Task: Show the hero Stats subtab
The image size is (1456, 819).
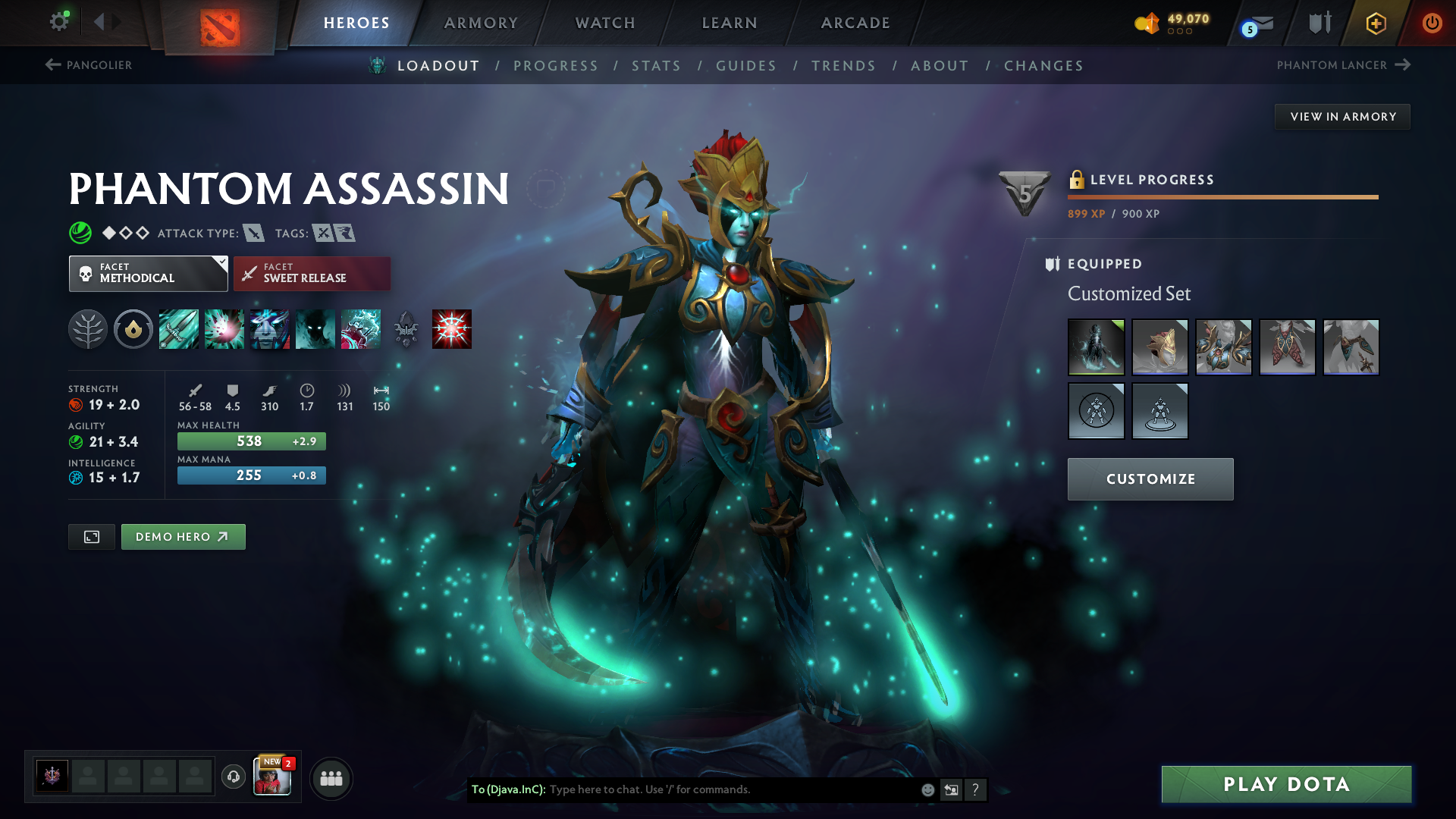Action: pyautogui.click(x=656, y=66)
